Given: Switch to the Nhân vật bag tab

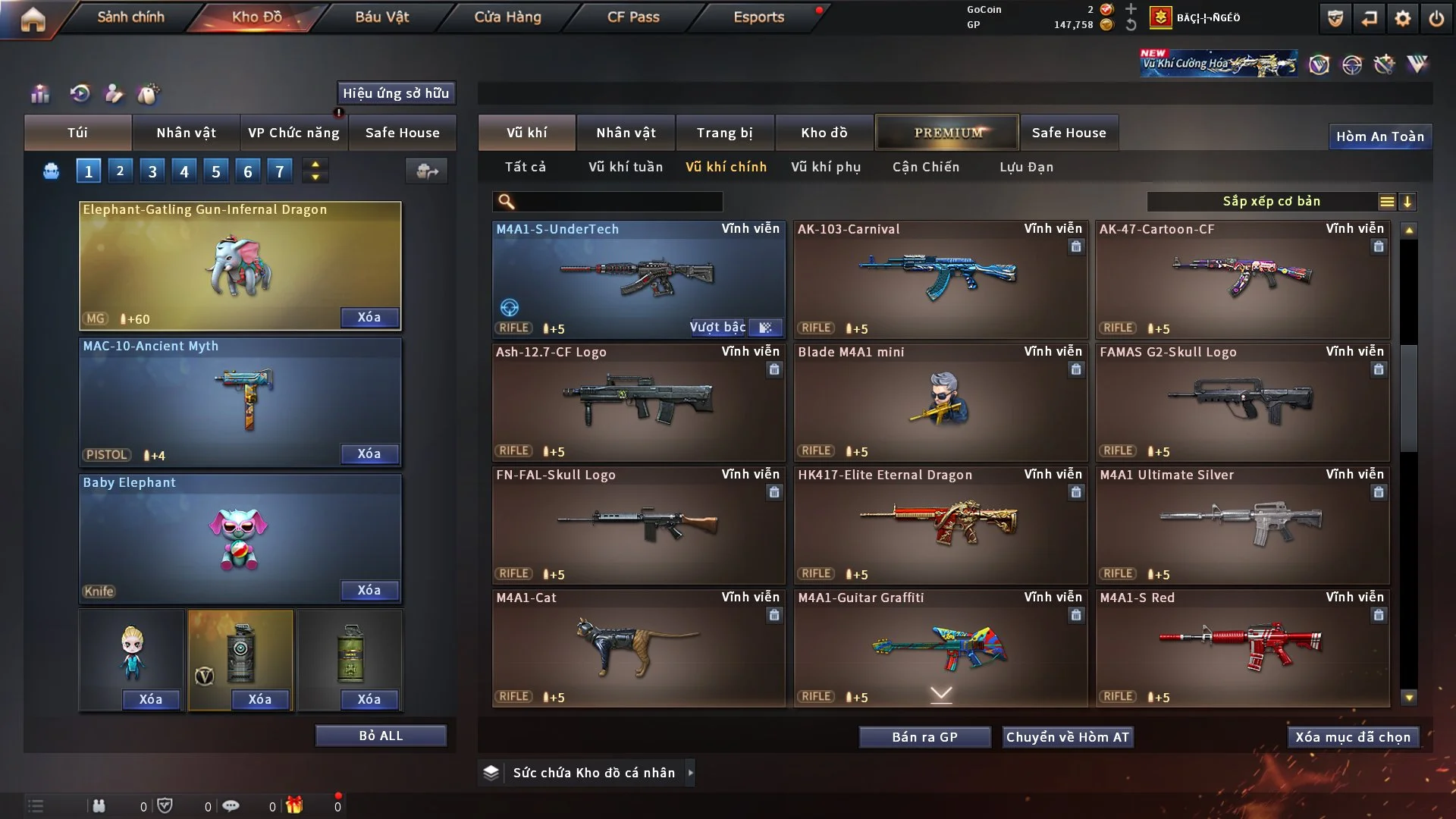Looking at the screenshot, I should point(186,133).
